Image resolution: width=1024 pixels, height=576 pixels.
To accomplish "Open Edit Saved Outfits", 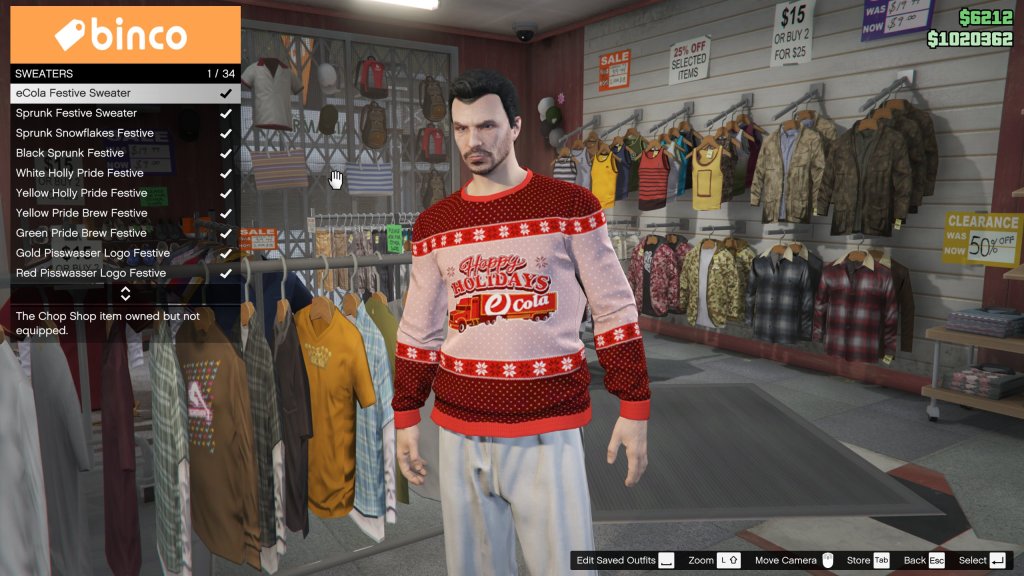I will (624, 561).
